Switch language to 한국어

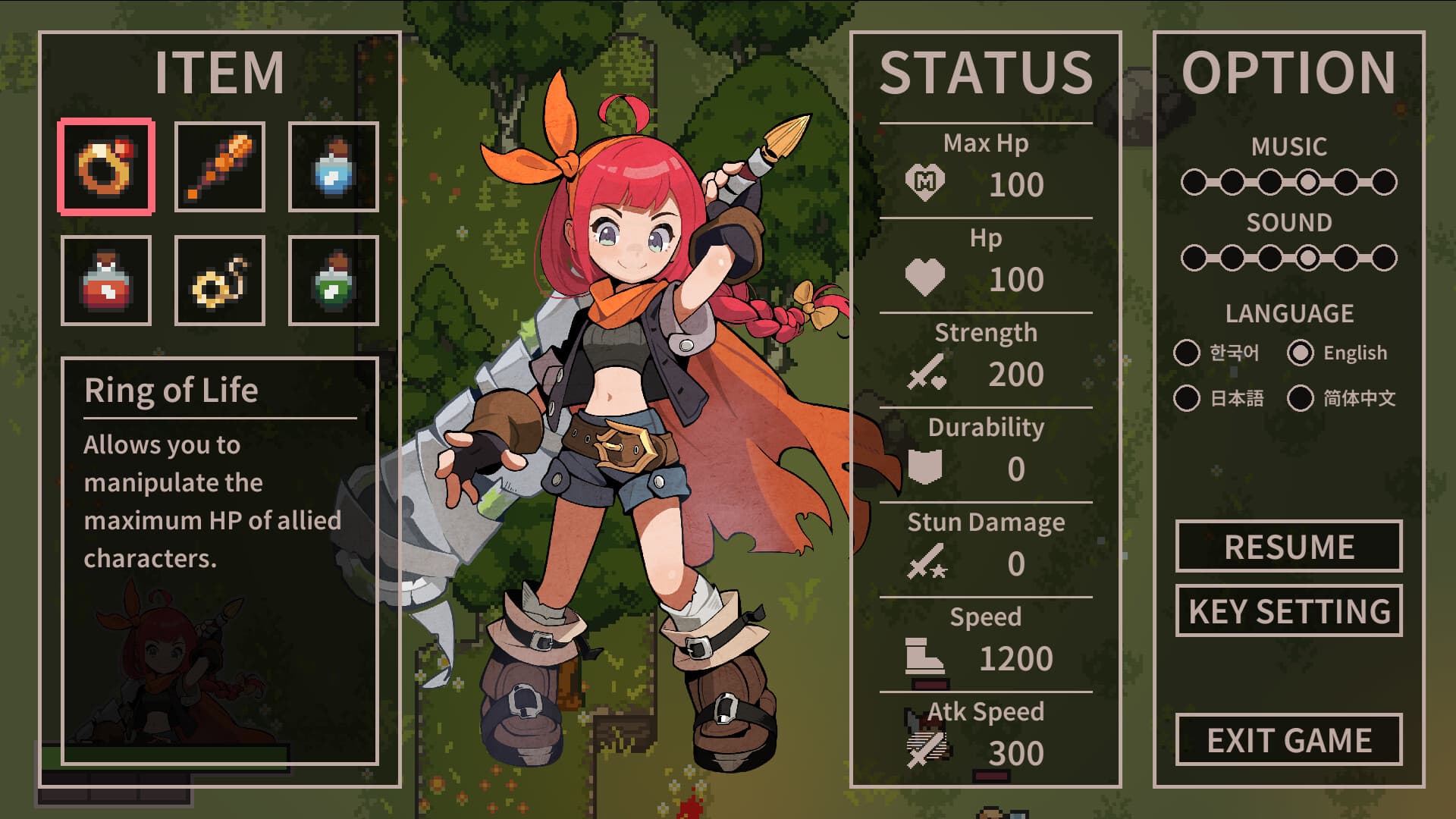tap(1188, 352)
